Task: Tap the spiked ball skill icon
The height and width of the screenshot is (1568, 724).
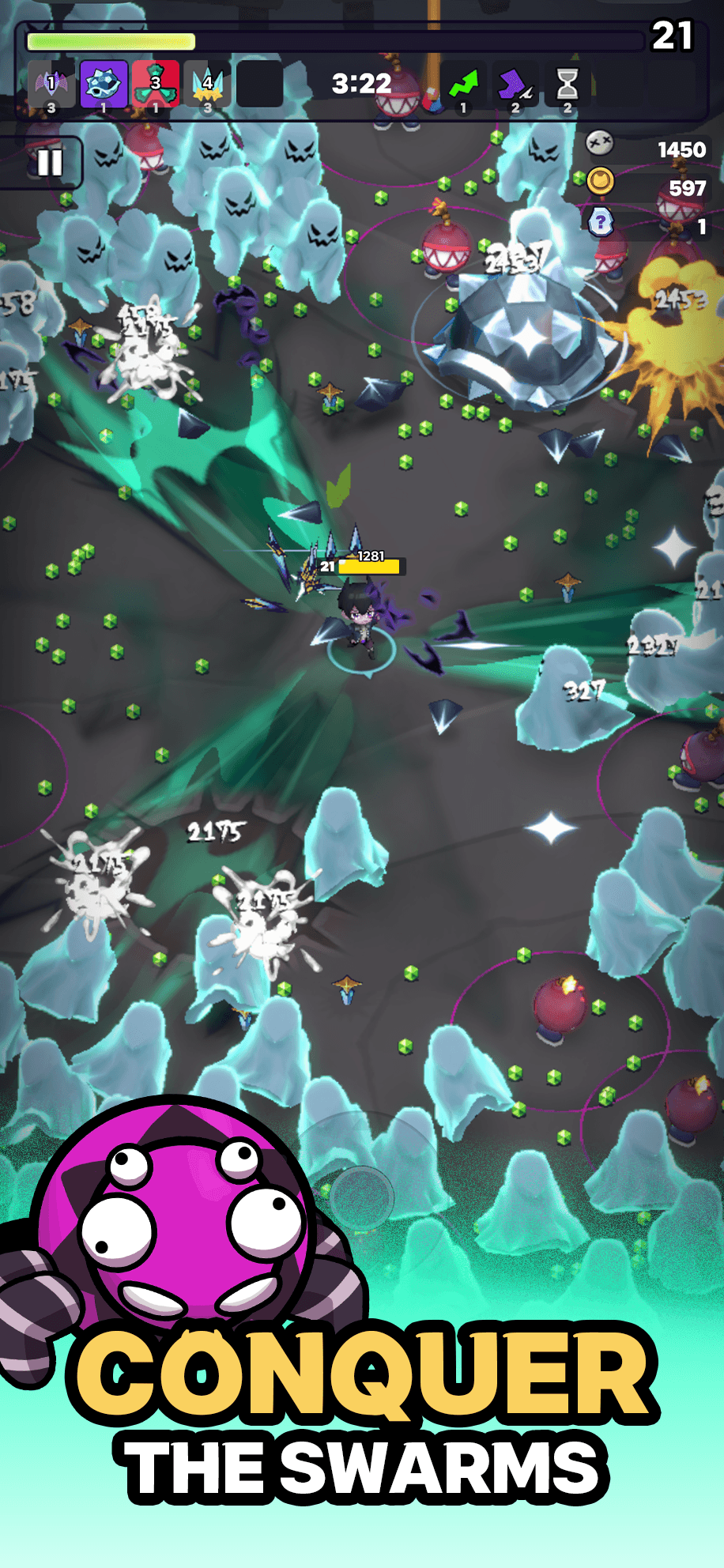Action: [x=104, y=85]
